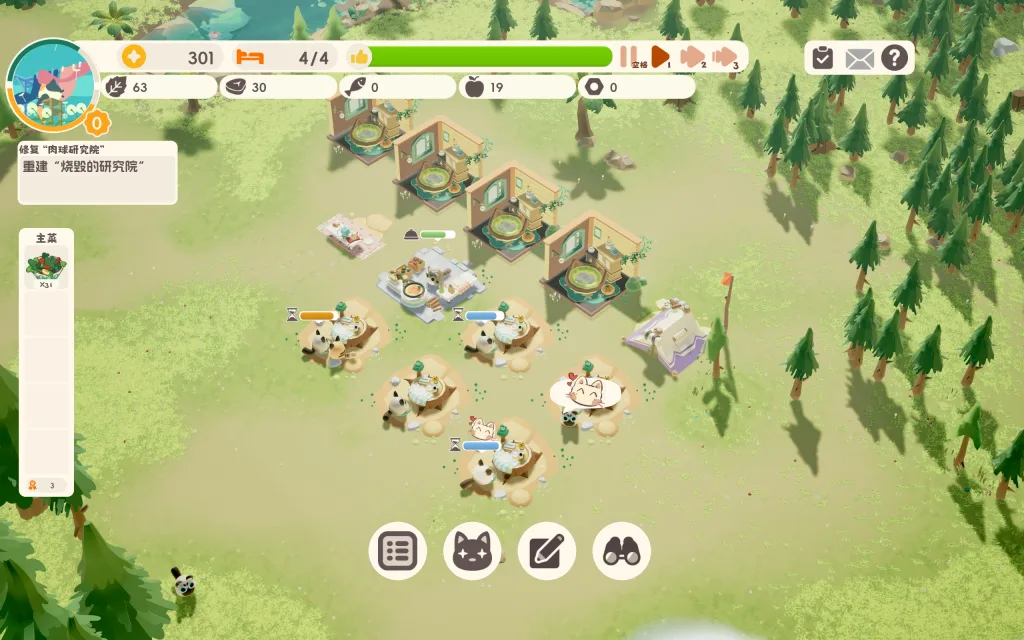
Task: Open the clipboard task checklist
Action: [822, 58]
